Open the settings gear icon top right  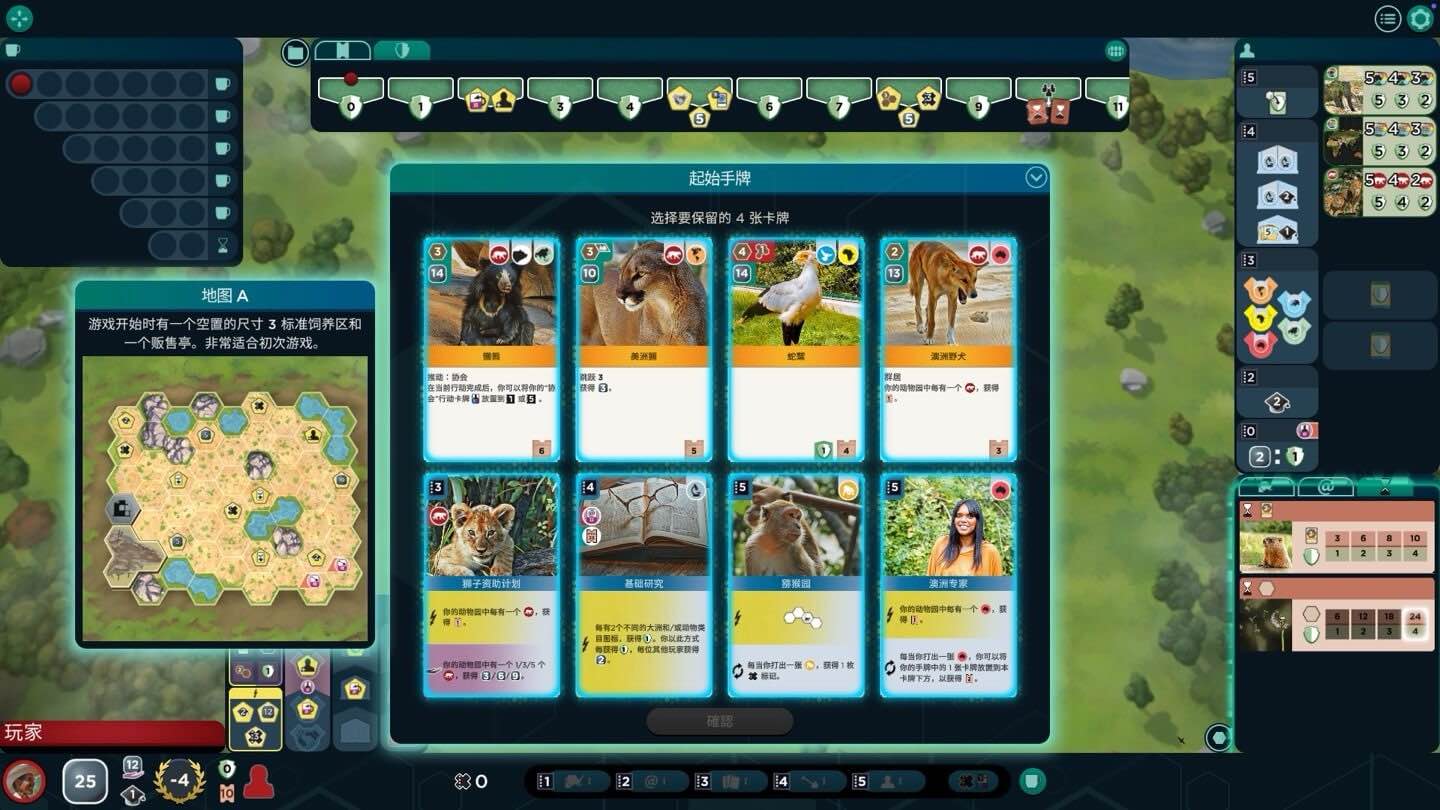(x=1419, y=18)
